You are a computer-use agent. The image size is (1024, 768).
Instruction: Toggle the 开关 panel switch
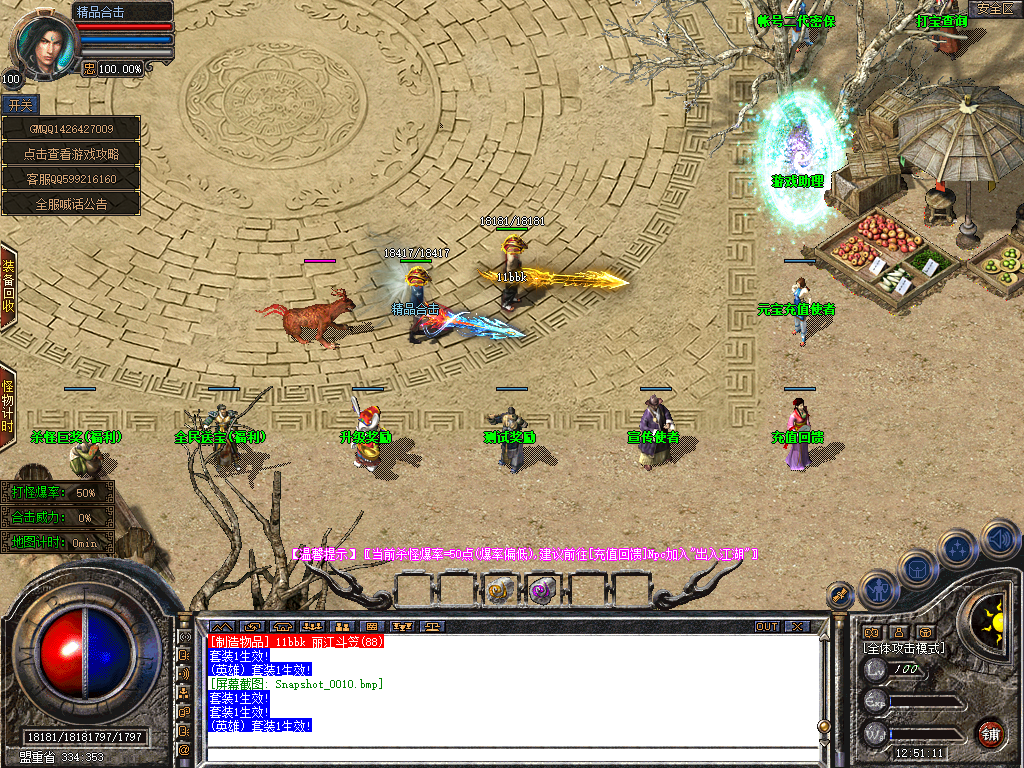[x=20, y=104]
